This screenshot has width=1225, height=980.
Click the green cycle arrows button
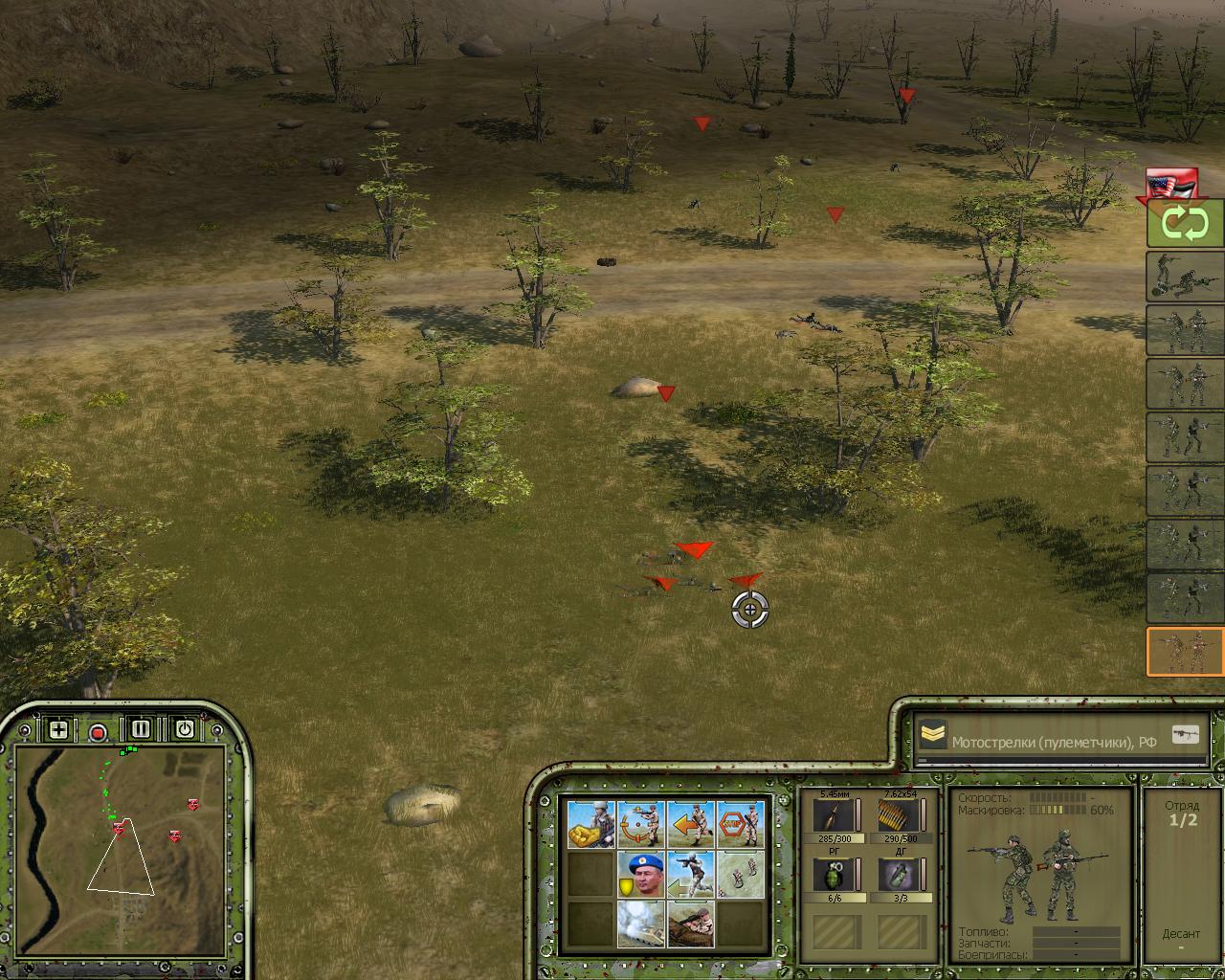pos(1186,224)
